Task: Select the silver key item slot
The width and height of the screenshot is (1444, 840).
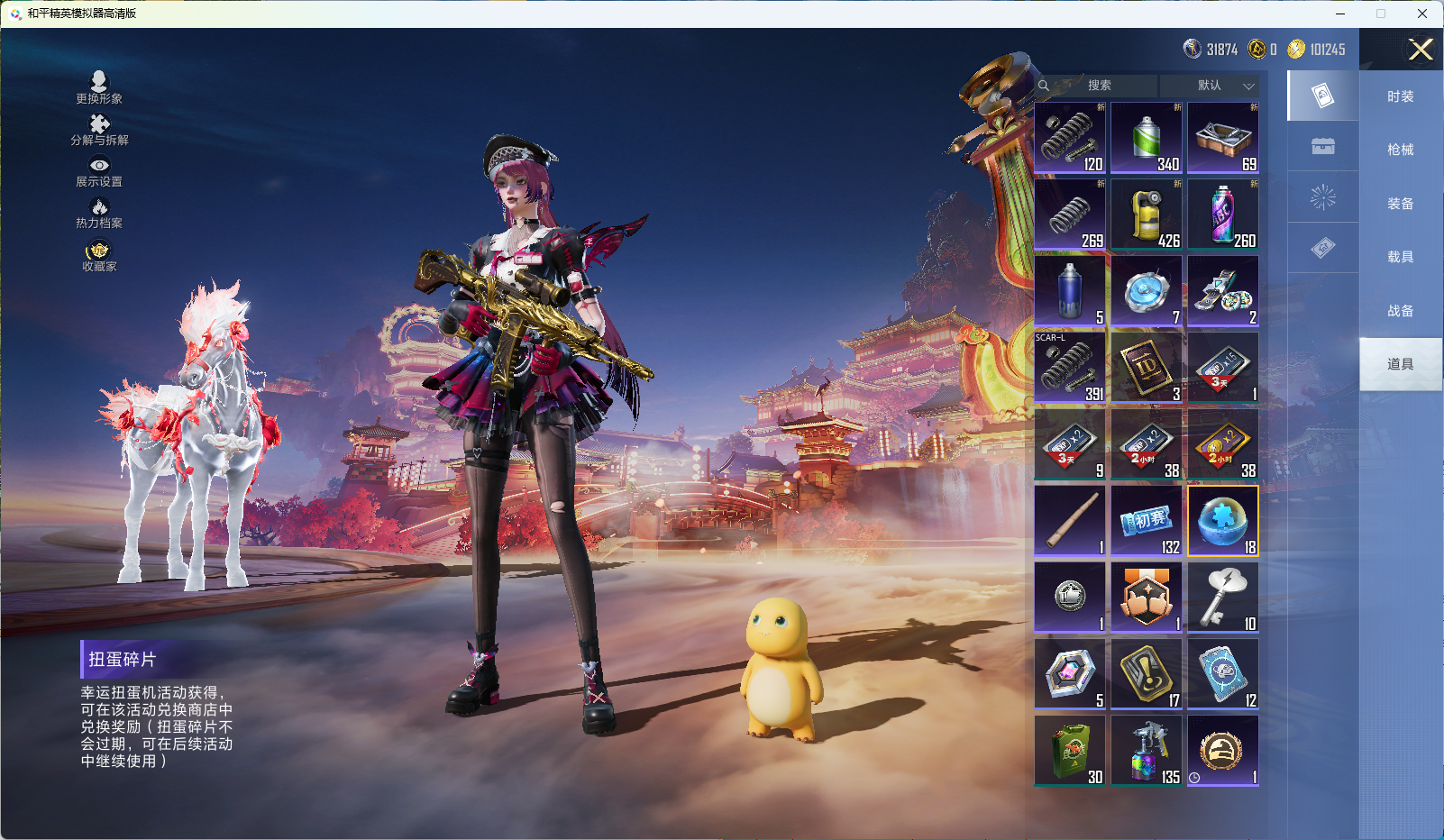Action: (x=1223, y=598)
